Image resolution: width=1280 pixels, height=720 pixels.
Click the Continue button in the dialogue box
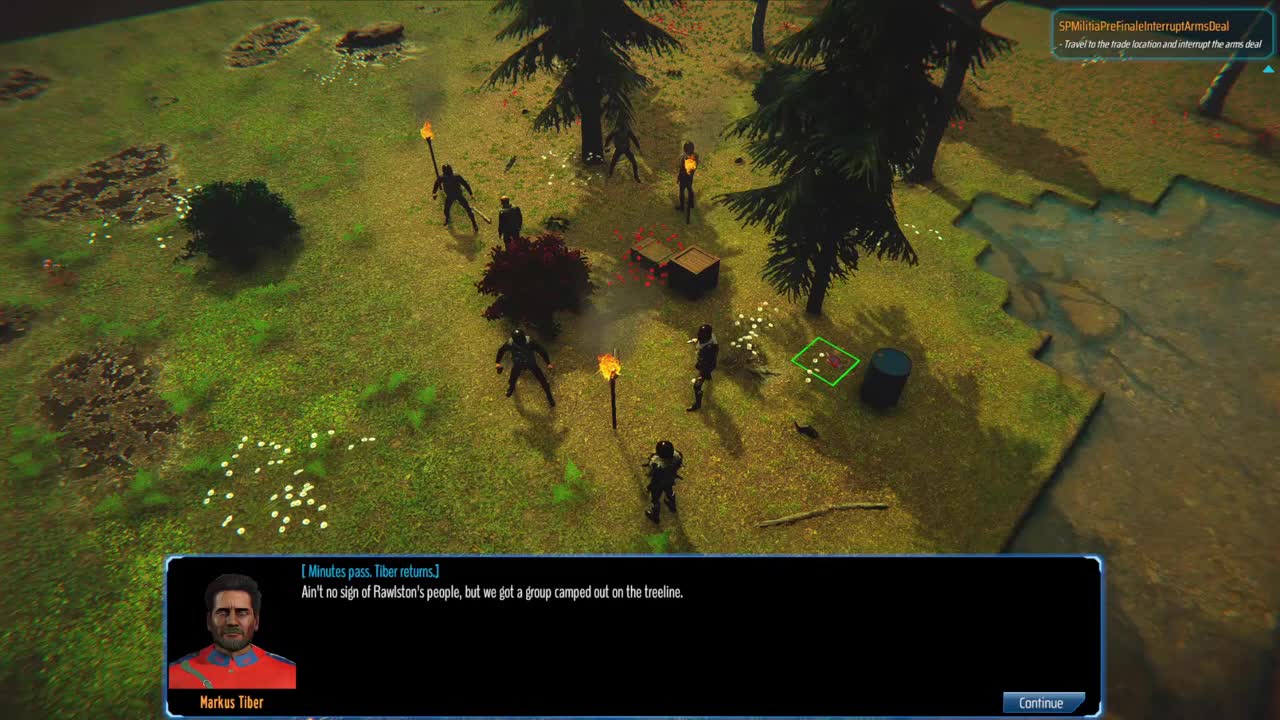1043,703
